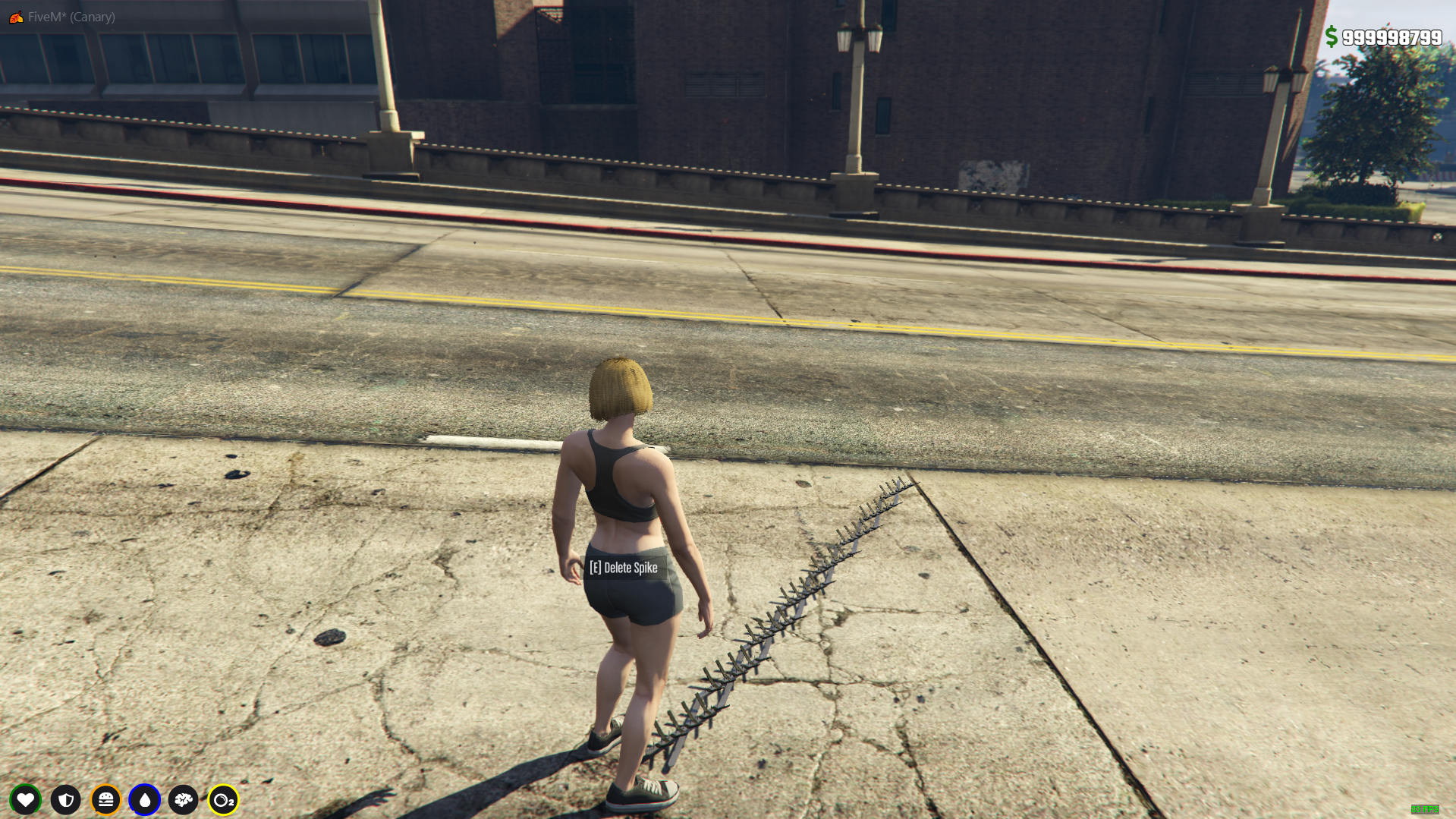This screenshot has width=1456, height=819.
Task: Click the heart health status icon
Action: [x=26, y=799]
